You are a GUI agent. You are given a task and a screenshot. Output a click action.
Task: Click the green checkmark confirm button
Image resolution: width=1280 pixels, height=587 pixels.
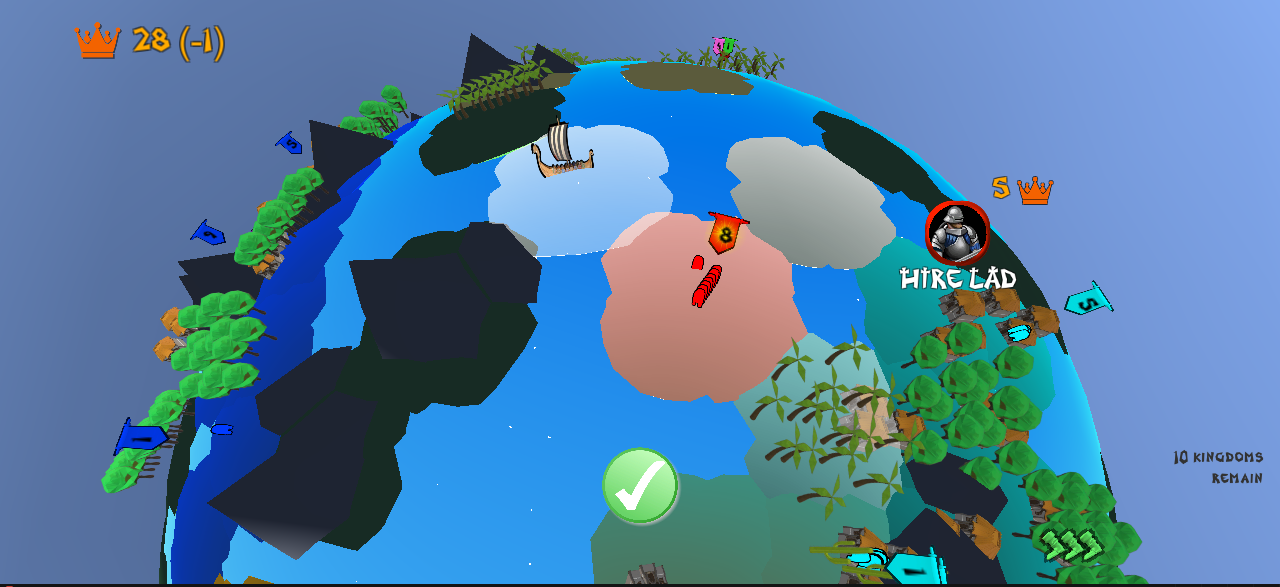(x=640, y=486)
